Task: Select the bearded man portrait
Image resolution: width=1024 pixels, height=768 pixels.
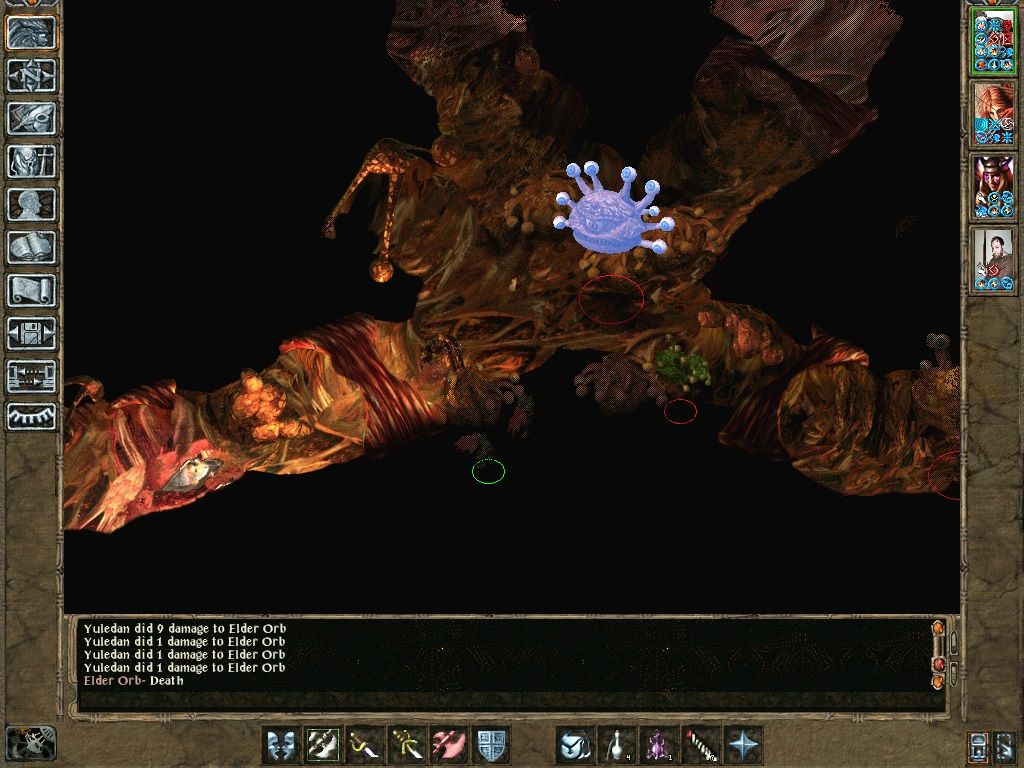Action: tap(993, 259)
